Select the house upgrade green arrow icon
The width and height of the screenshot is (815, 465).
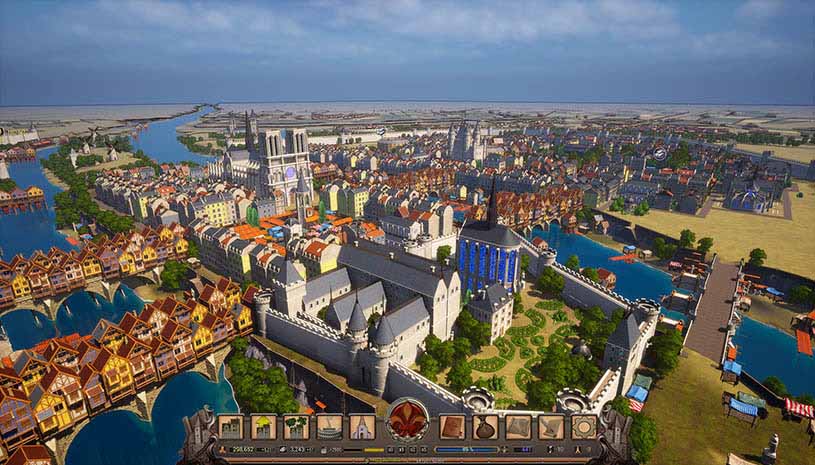pyautogui.click(x=264, y=427)
